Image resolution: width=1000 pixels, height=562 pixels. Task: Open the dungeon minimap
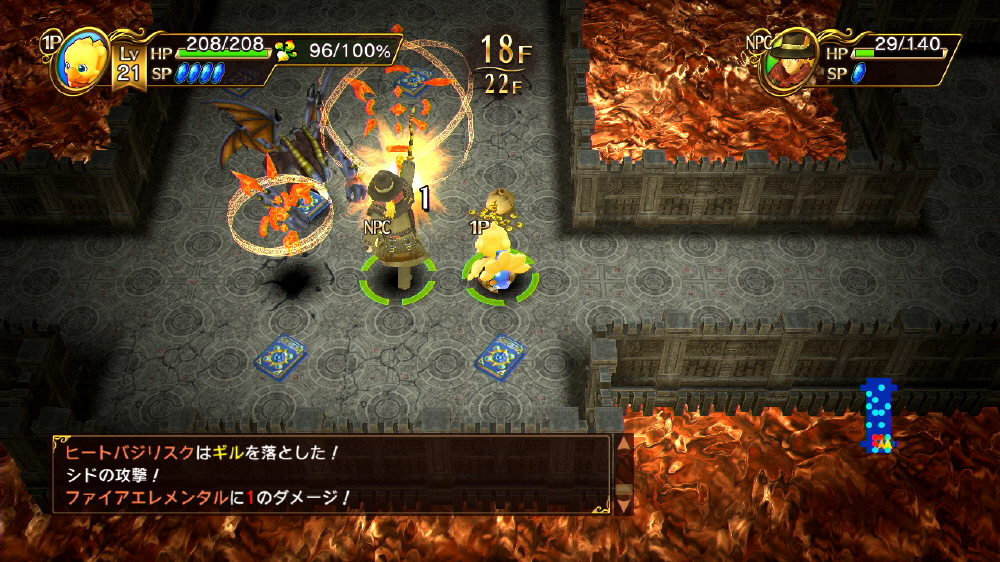[x=879, y=415]
